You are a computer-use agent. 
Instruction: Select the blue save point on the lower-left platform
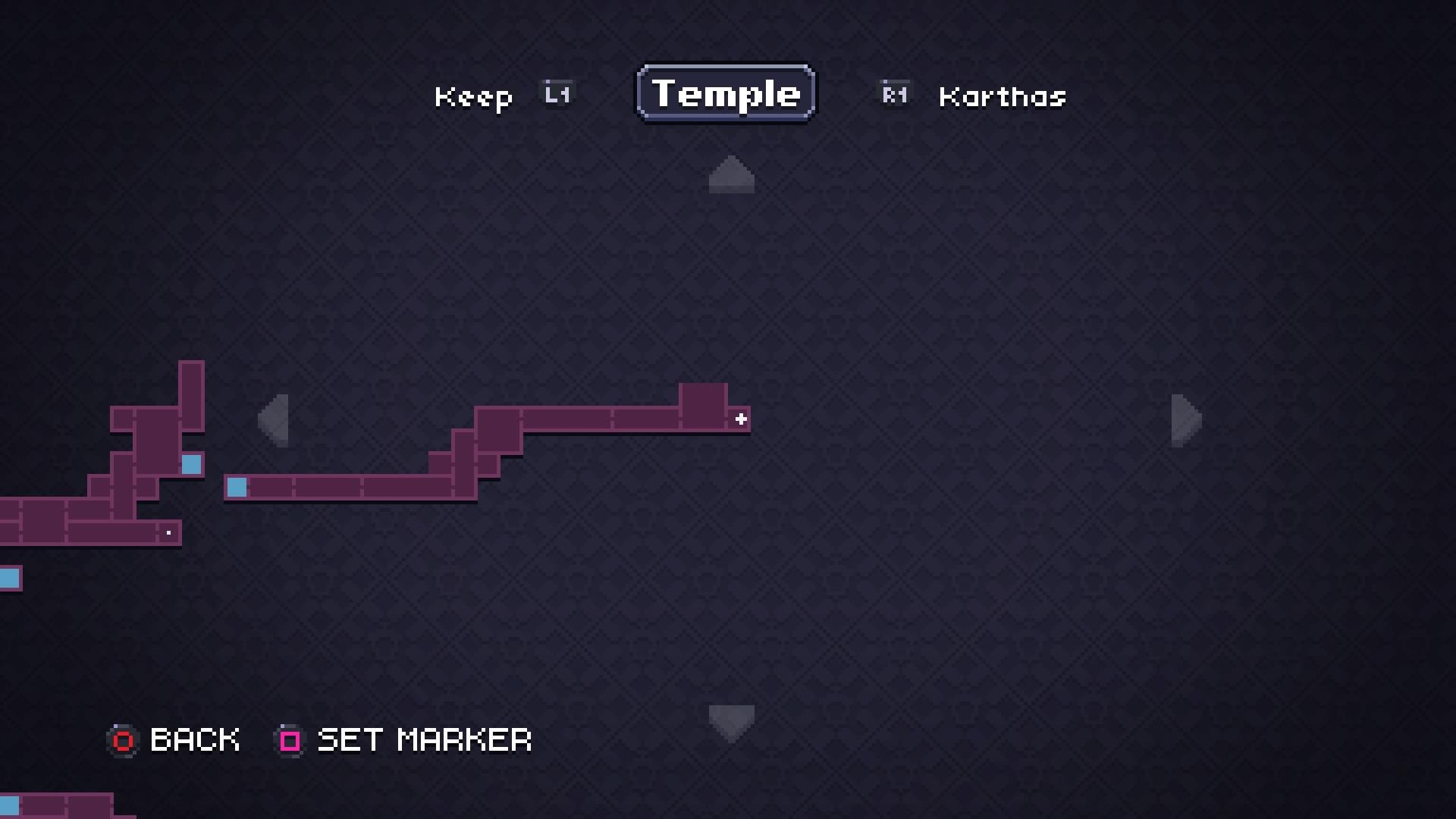tap(192, 465)
